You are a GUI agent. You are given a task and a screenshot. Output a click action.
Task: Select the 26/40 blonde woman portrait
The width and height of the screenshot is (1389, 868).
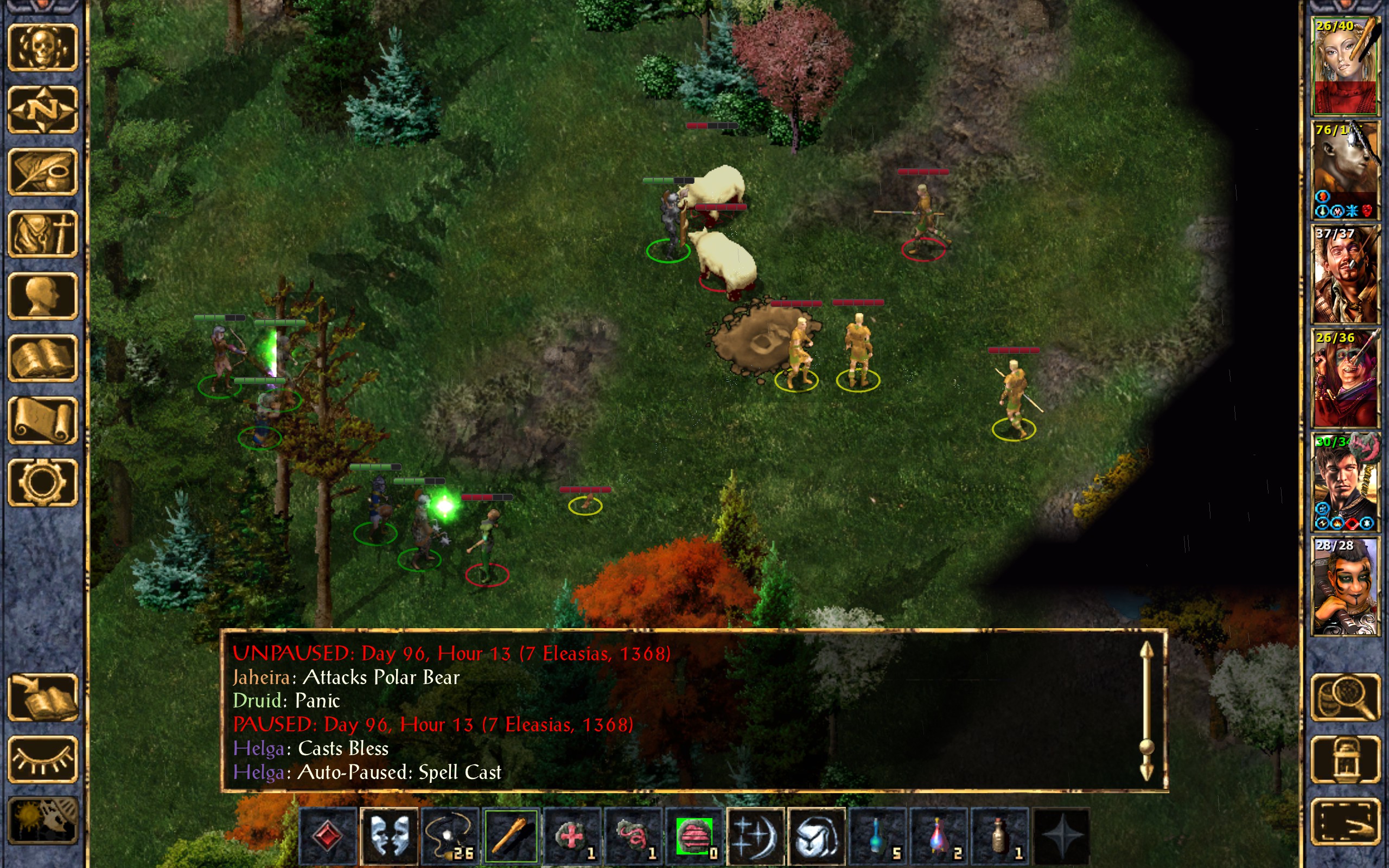(x=1345, y=66)
